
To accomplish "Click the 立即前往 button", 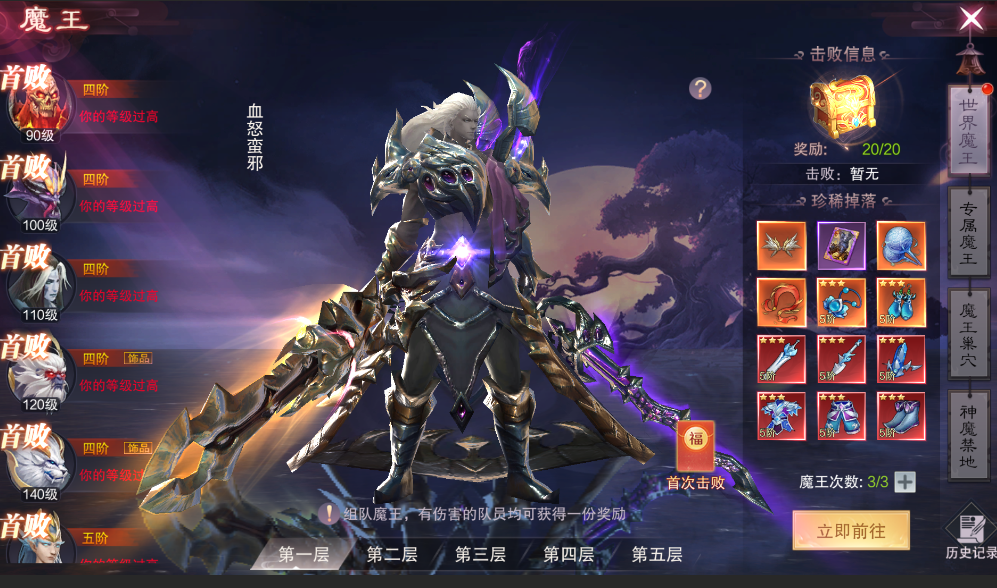I will pos(851,531).
